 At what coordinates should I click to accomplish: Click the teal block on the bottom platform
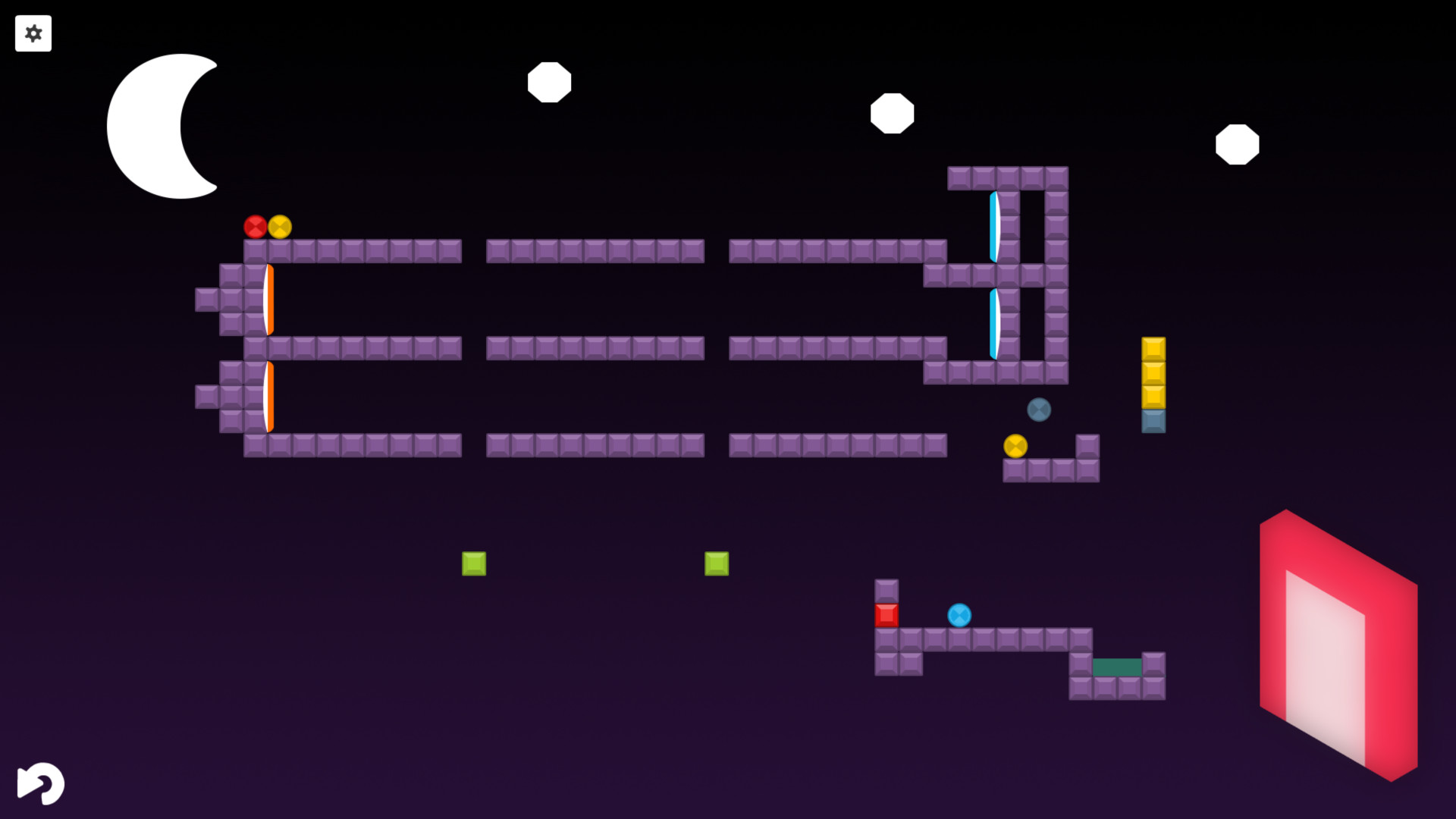[x=1117, y=668]
